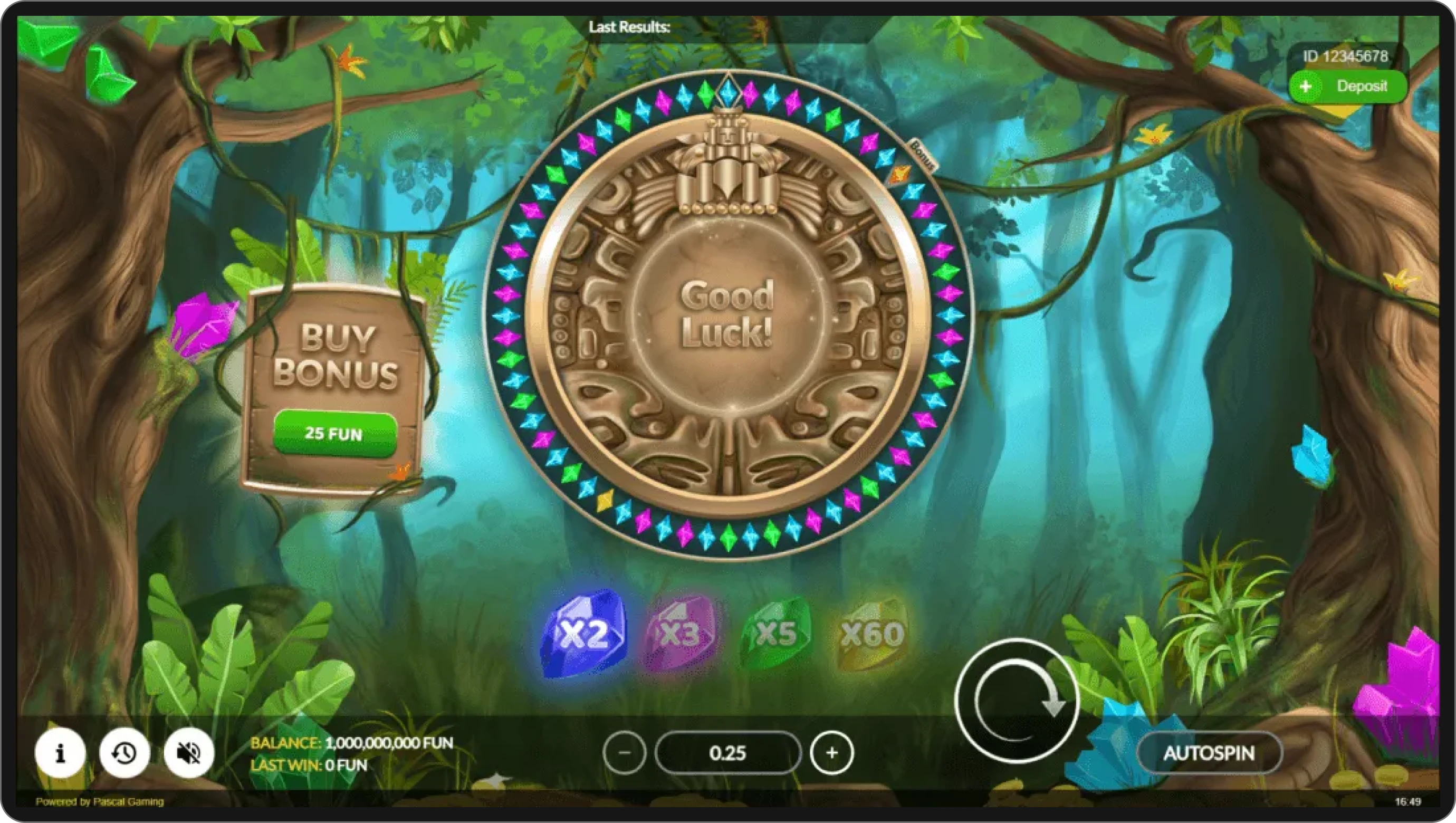Toggle the muted sound icon
1456x823 pixels.
click(189, 753)
